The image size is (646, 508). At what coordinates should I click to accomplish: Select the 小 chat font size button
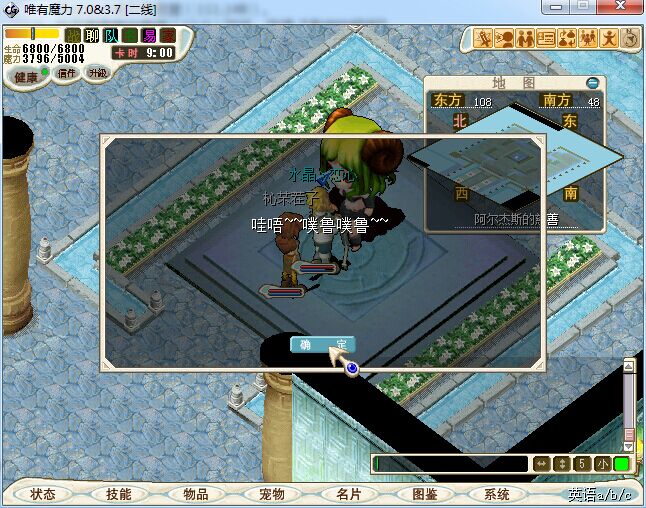pos(602,464)
